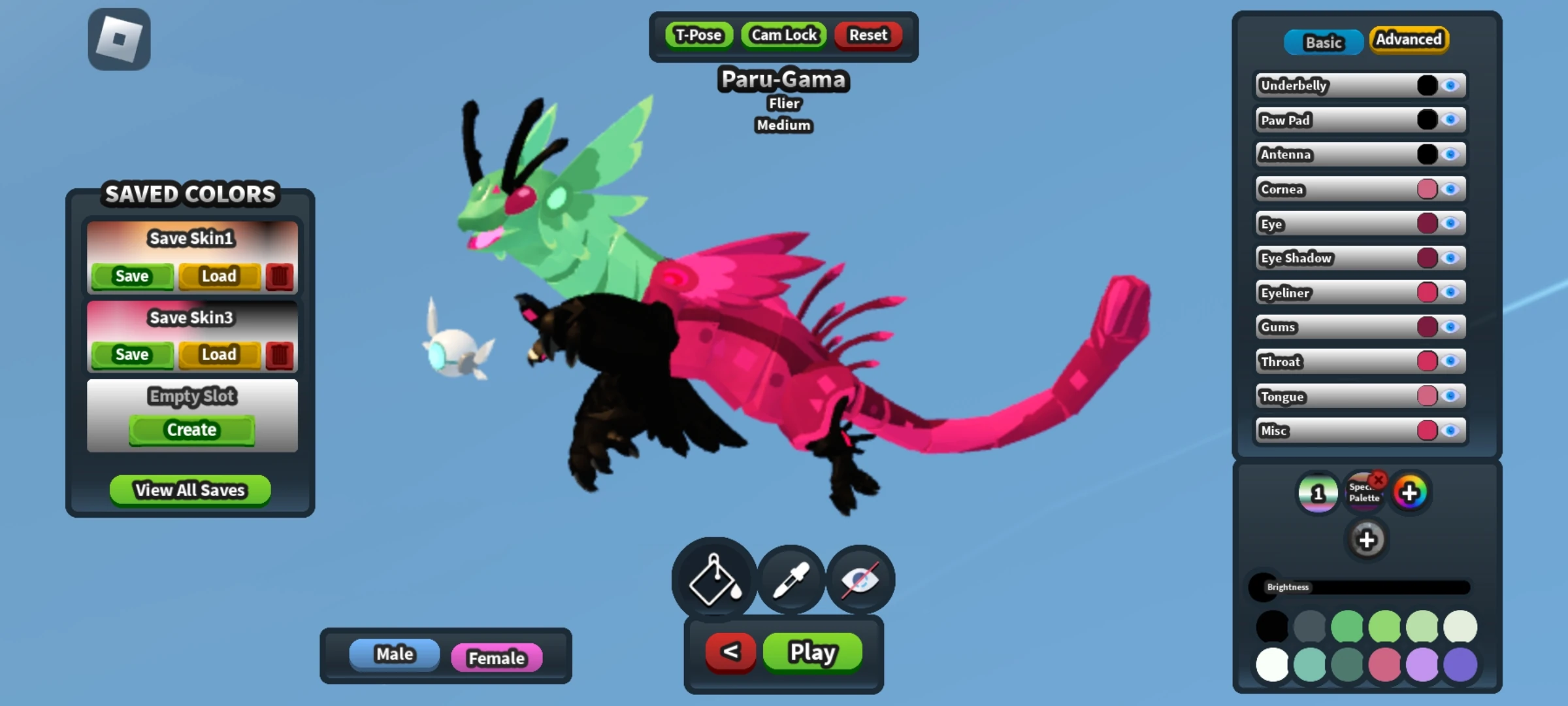Select palette preset number 1
Viewport: 1568px width, 706px height.
1318,494
